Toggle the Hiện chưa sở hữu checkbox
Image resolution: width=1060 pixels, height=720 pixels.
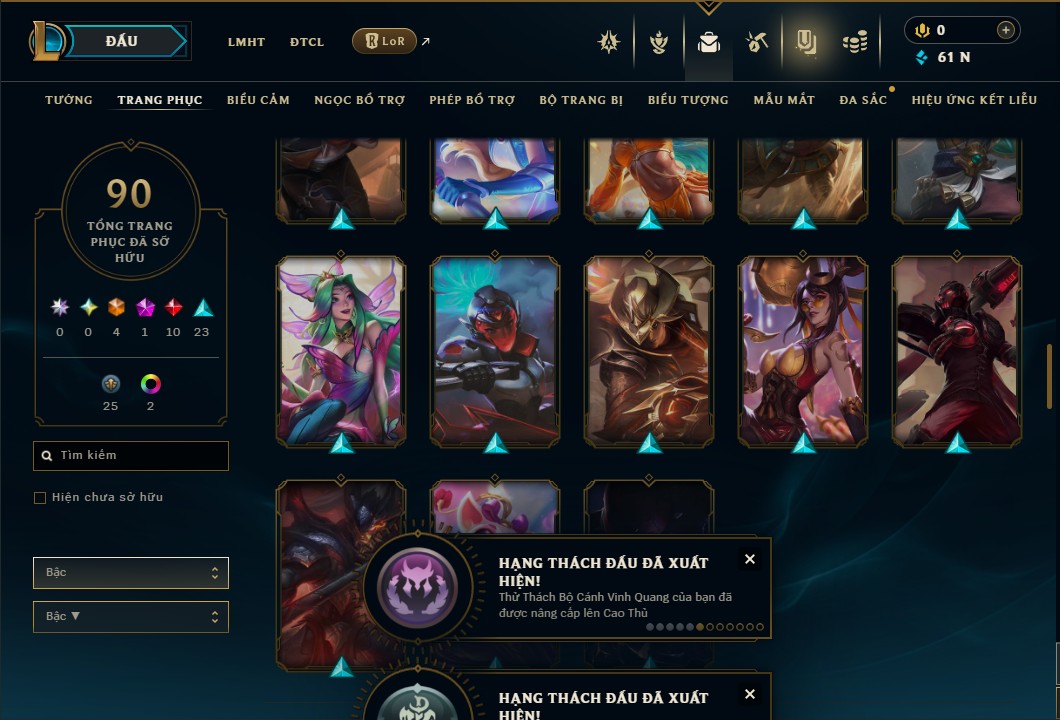point(40,498)
